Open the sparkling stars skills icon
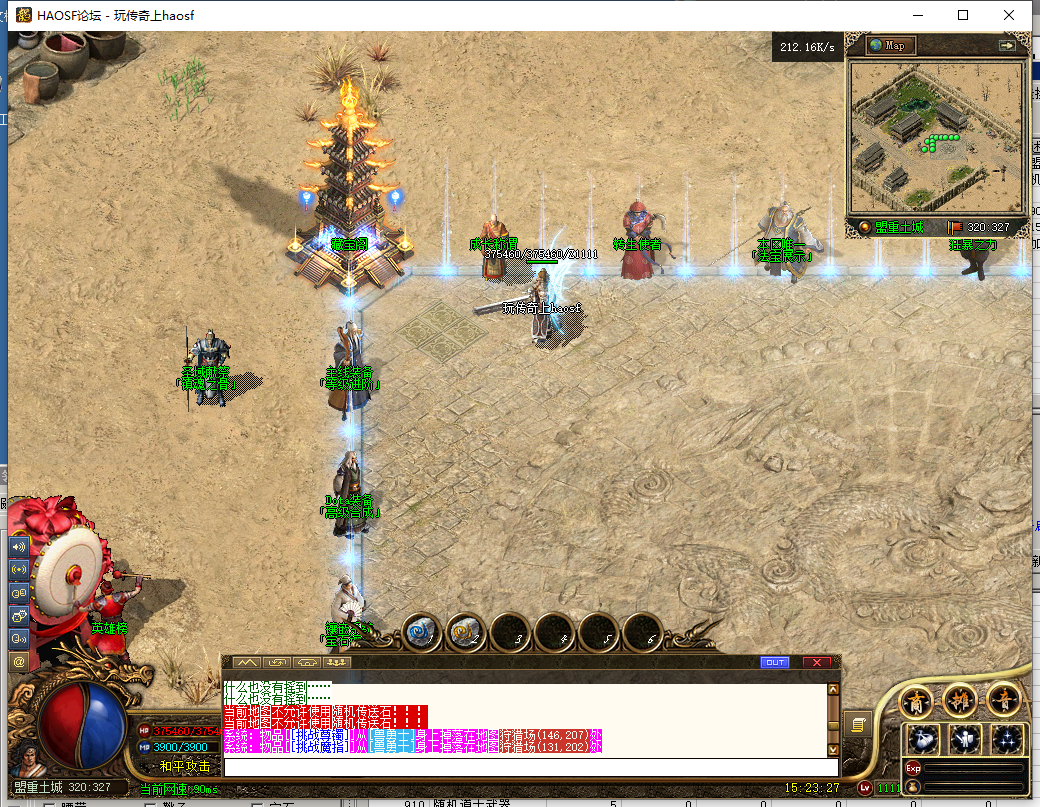 click(1007, 740)
